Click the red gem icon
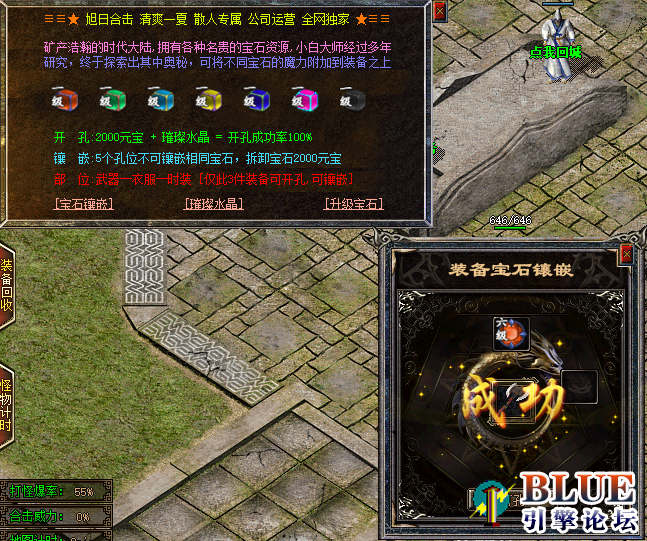Viewport: 647px width, 541px height. point(63,99)
